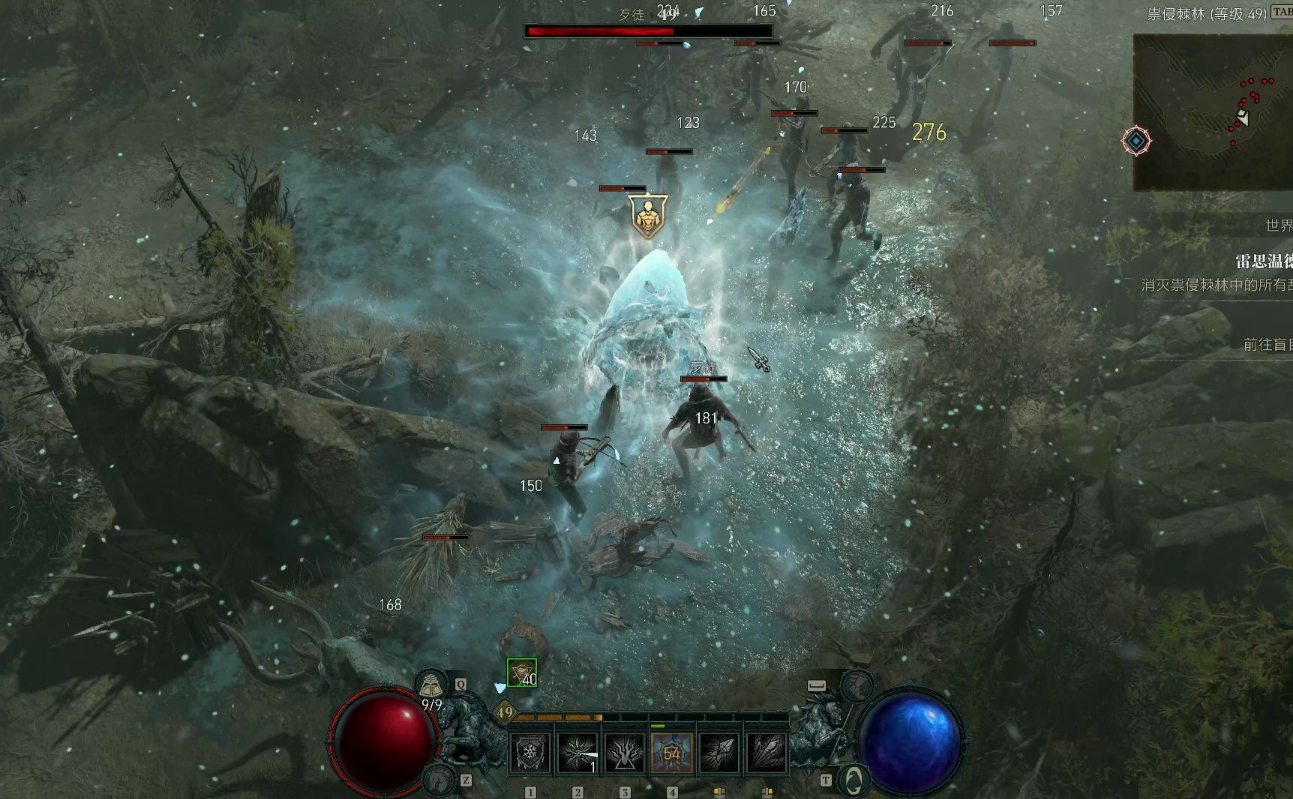Image resolution: width=1293 pixels, height=799 pixels.
Task: Click the level 49 badge above the hotbar
Action: point(505,712)
